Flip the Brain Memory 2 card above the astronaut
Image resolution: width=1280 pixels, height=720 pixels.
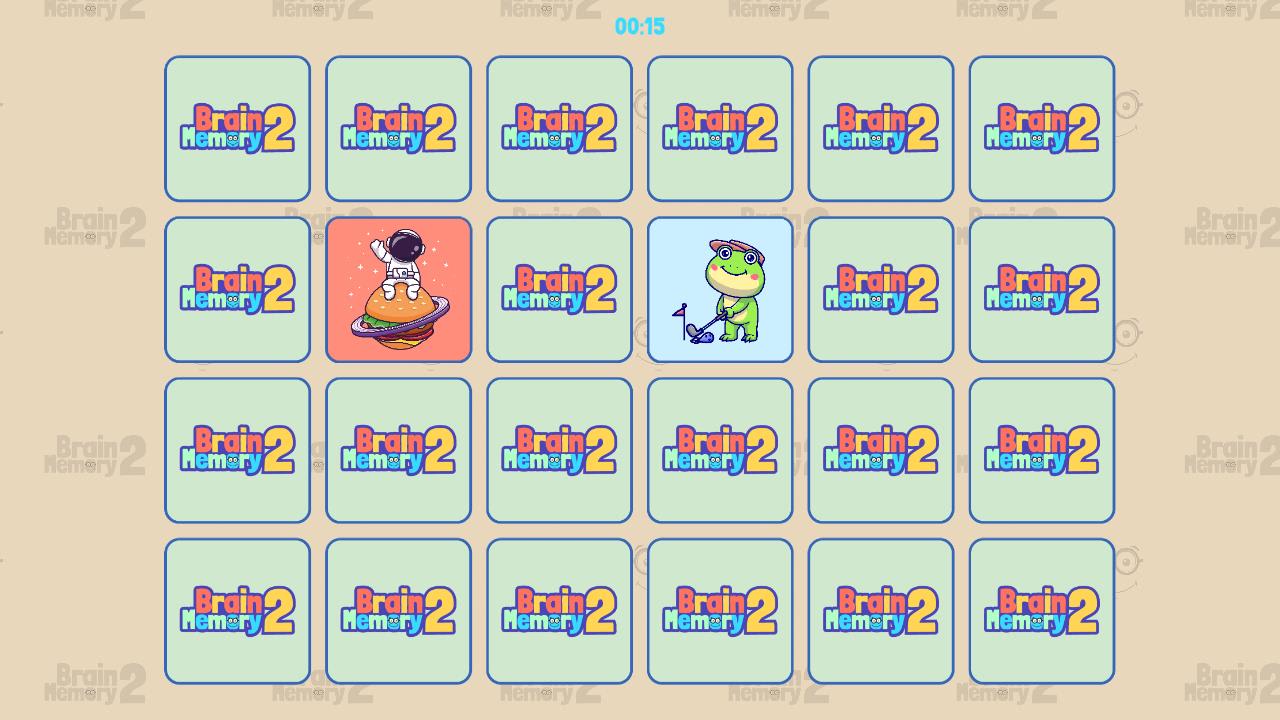tap(398, 128)
